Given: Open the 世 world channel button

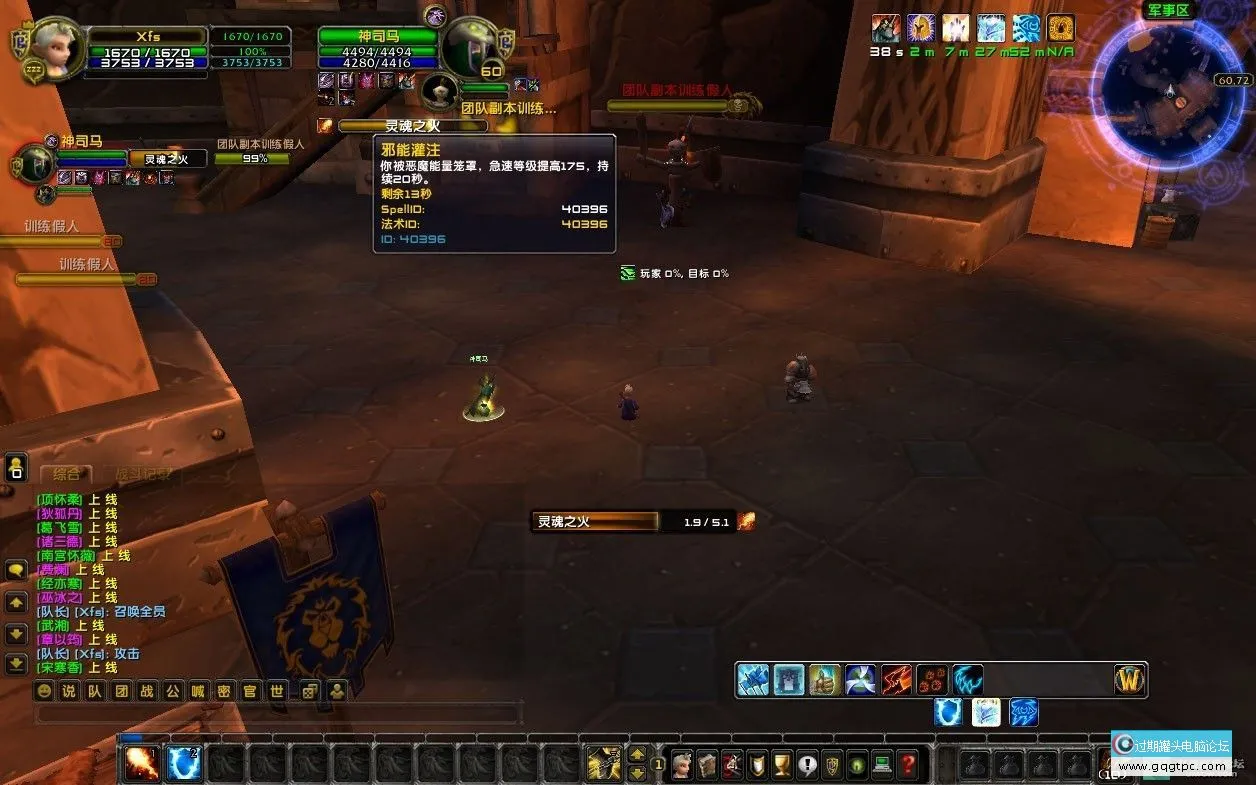Looking at the screenshot, I should point(277,691).
